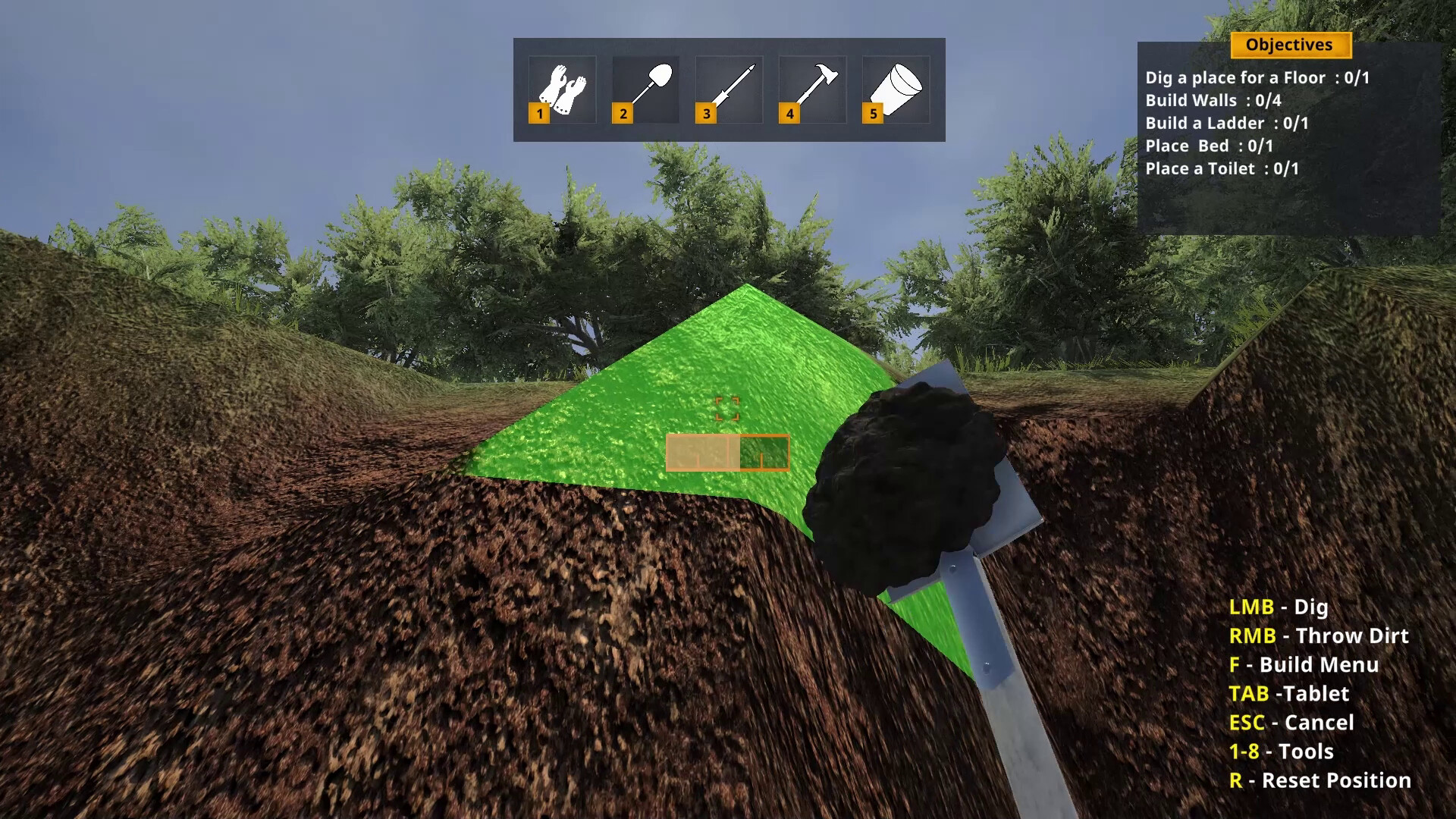Image resolution: width=1456 pixels, height=819 pixels.
Task: Click the R - Reset Position hint
Action: tap(1319, 780)
